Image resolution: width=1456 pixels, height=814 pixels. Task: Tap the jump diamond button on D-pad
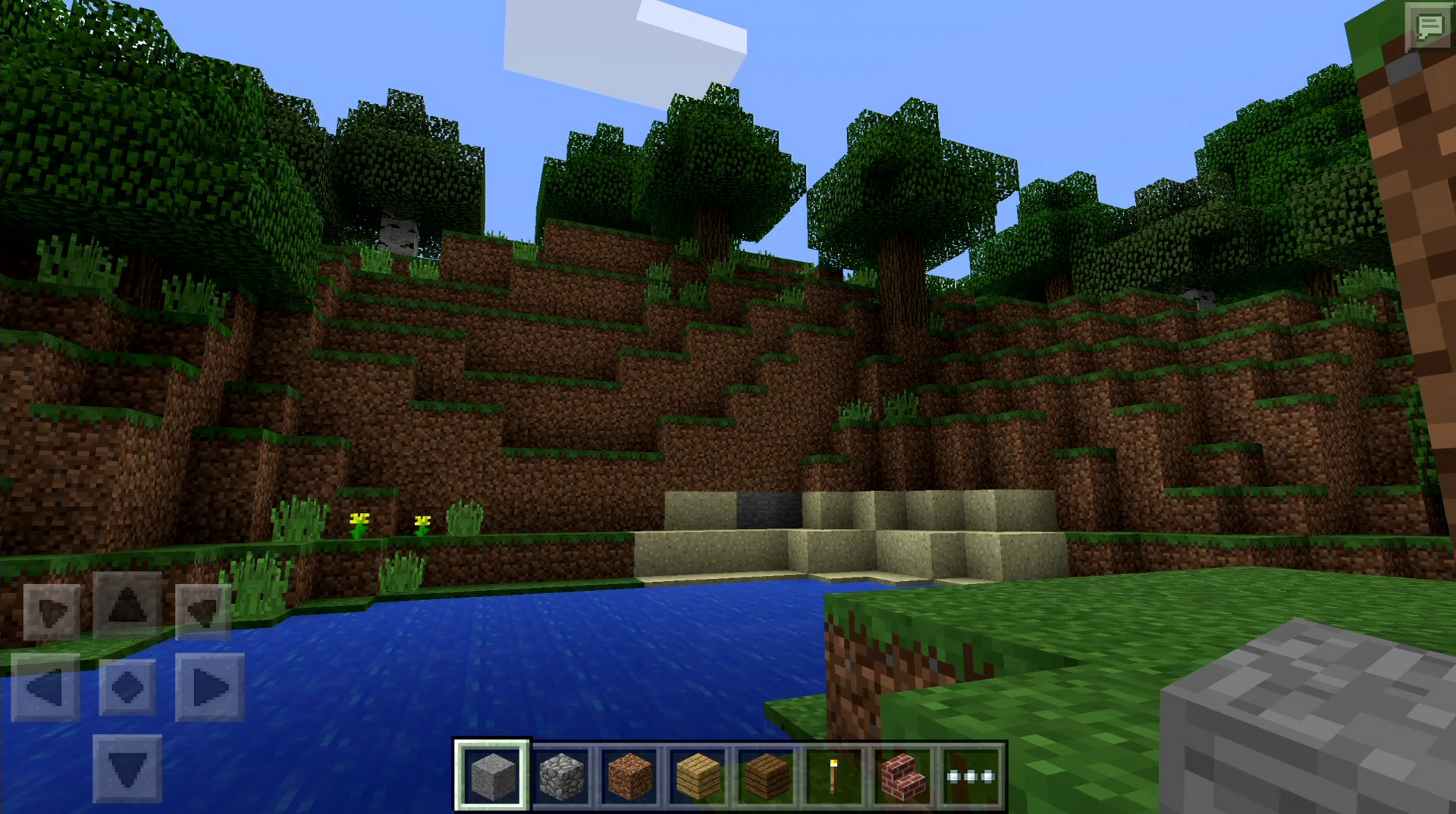(x=127, y=687)
